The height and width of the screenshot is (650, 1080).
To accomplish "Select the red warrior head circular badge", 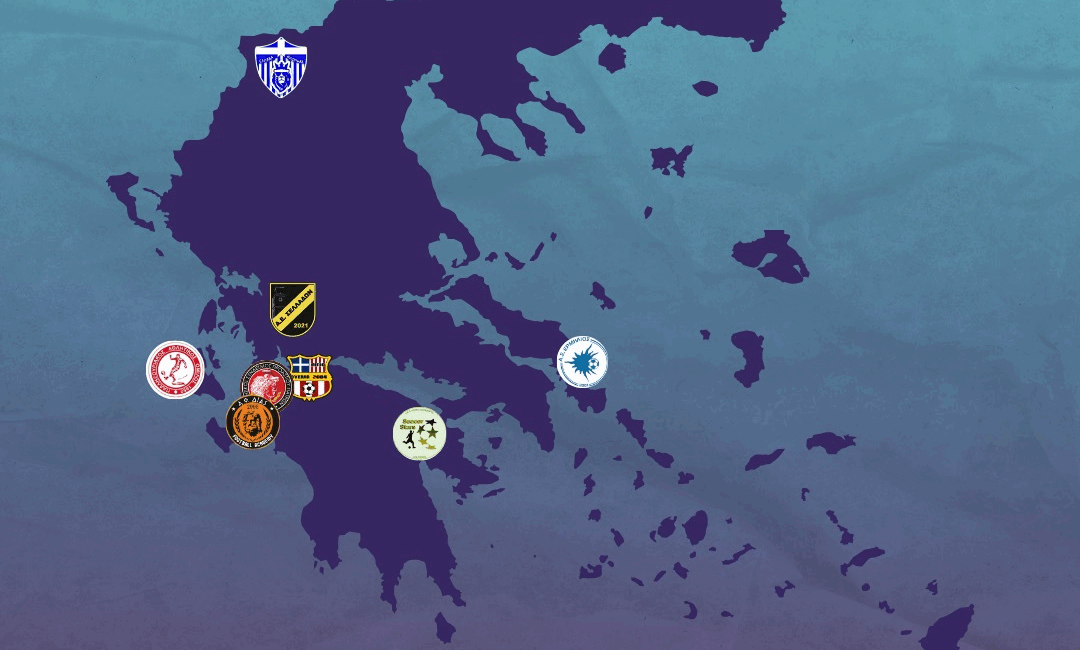I will coord(264,381).
